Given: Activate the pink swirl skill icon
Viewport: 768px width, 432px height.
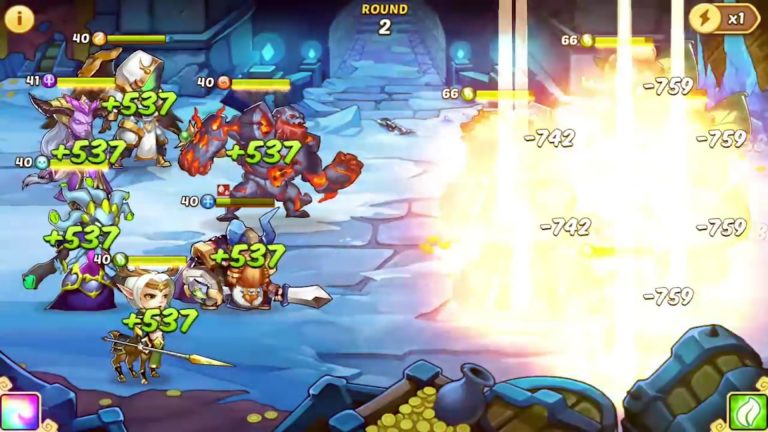Looking at the screenshot, I should (20, 412).
